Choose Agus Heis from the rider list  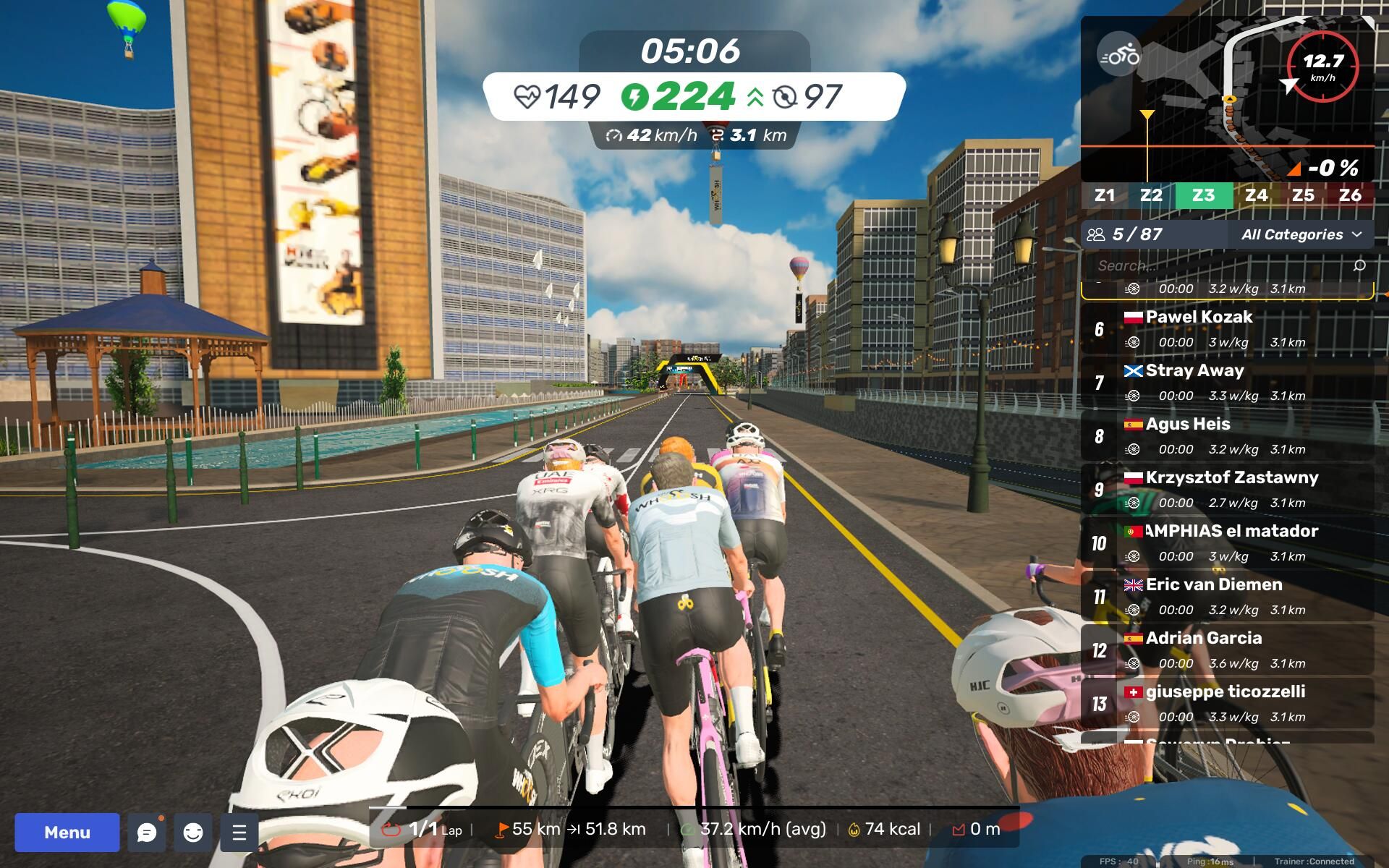pyautogui.click(x=1227, y=435)
